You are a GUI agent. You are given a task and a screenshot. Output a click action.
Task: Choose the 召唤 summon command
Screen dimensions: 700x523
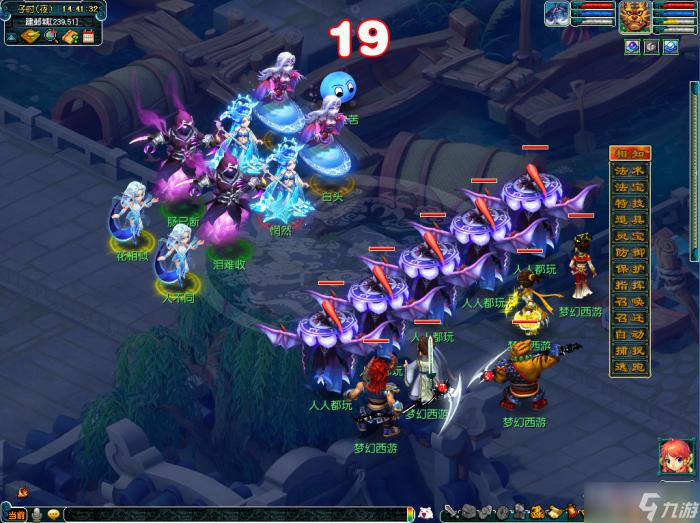click(x=628, y=302)
